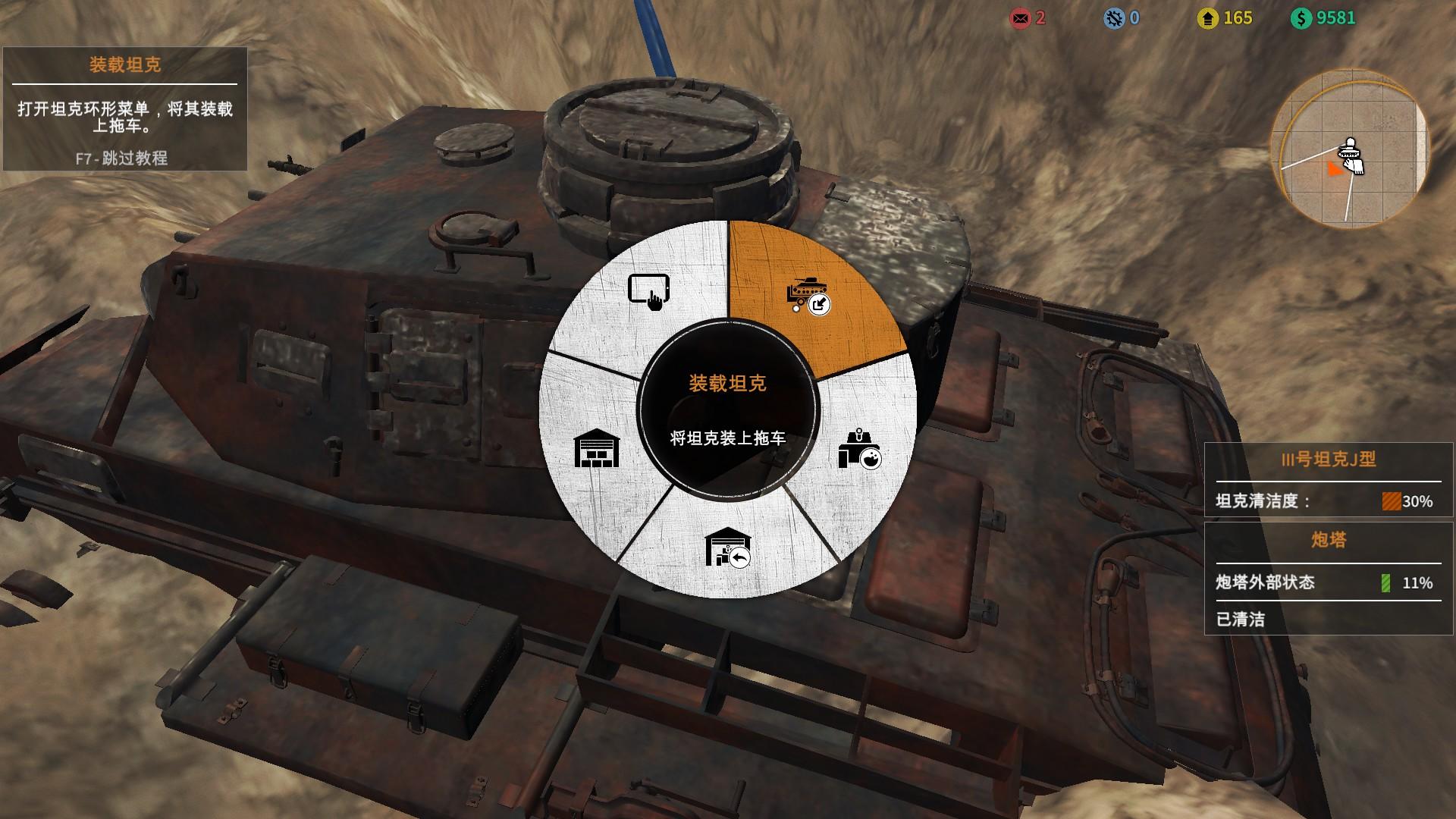The image size is (1456, 819).
Task: Open the red mail envelope icon
Action: [1020, 18]
